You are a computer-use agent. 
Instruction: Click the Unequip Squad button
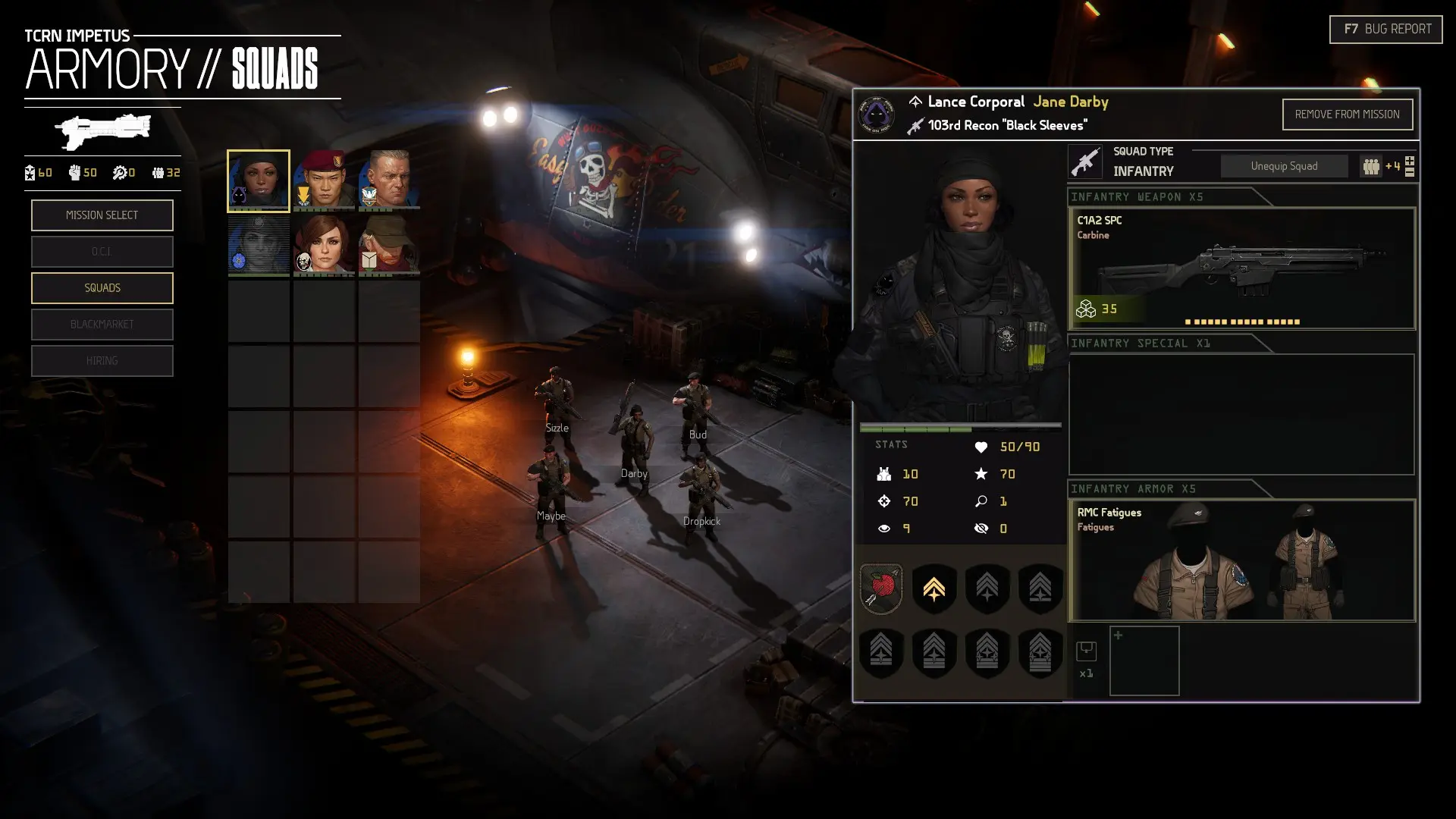click(x=1284, y=166)
